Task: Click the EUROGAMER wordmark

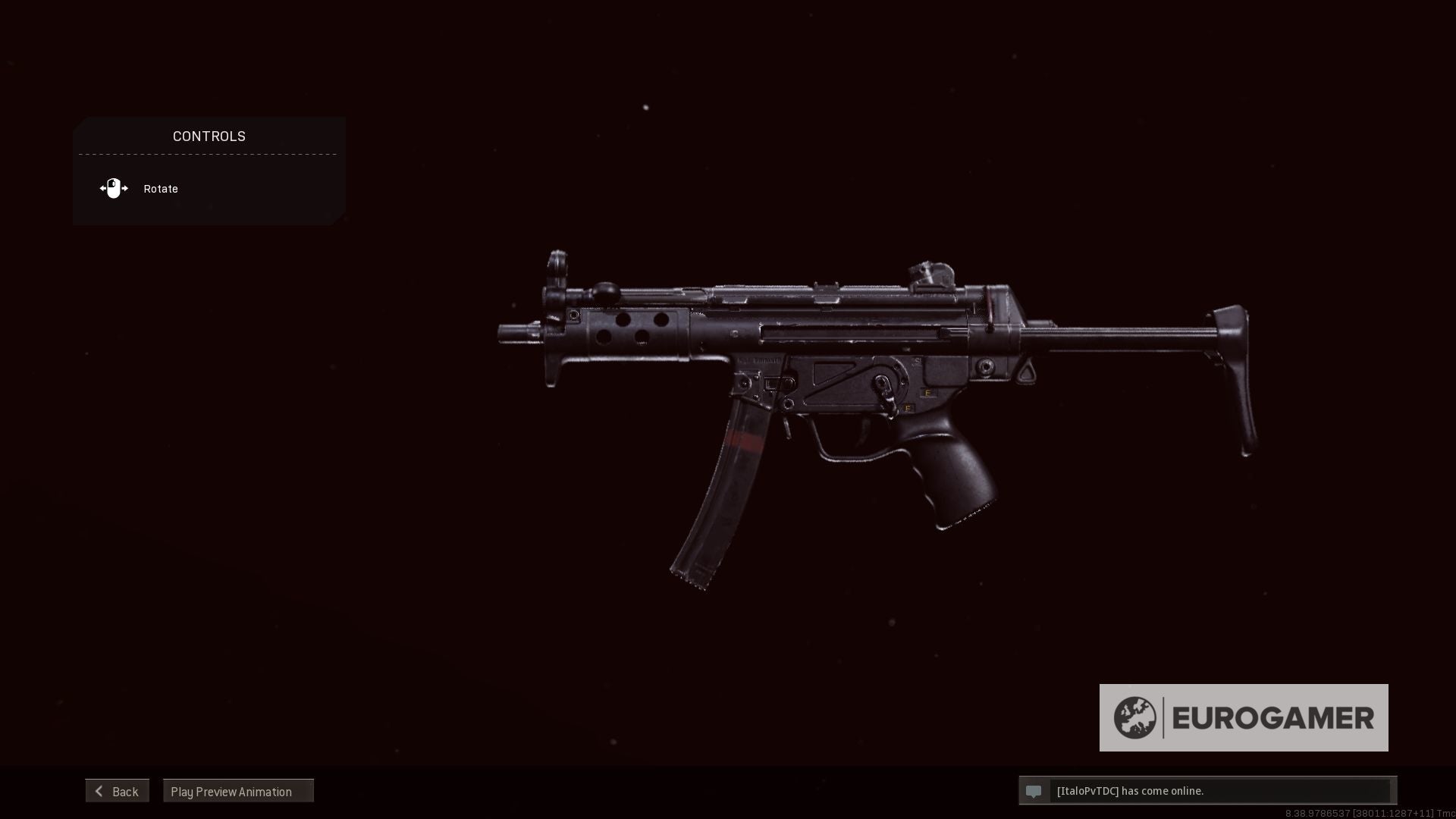Action: (x=1274, y=717)
